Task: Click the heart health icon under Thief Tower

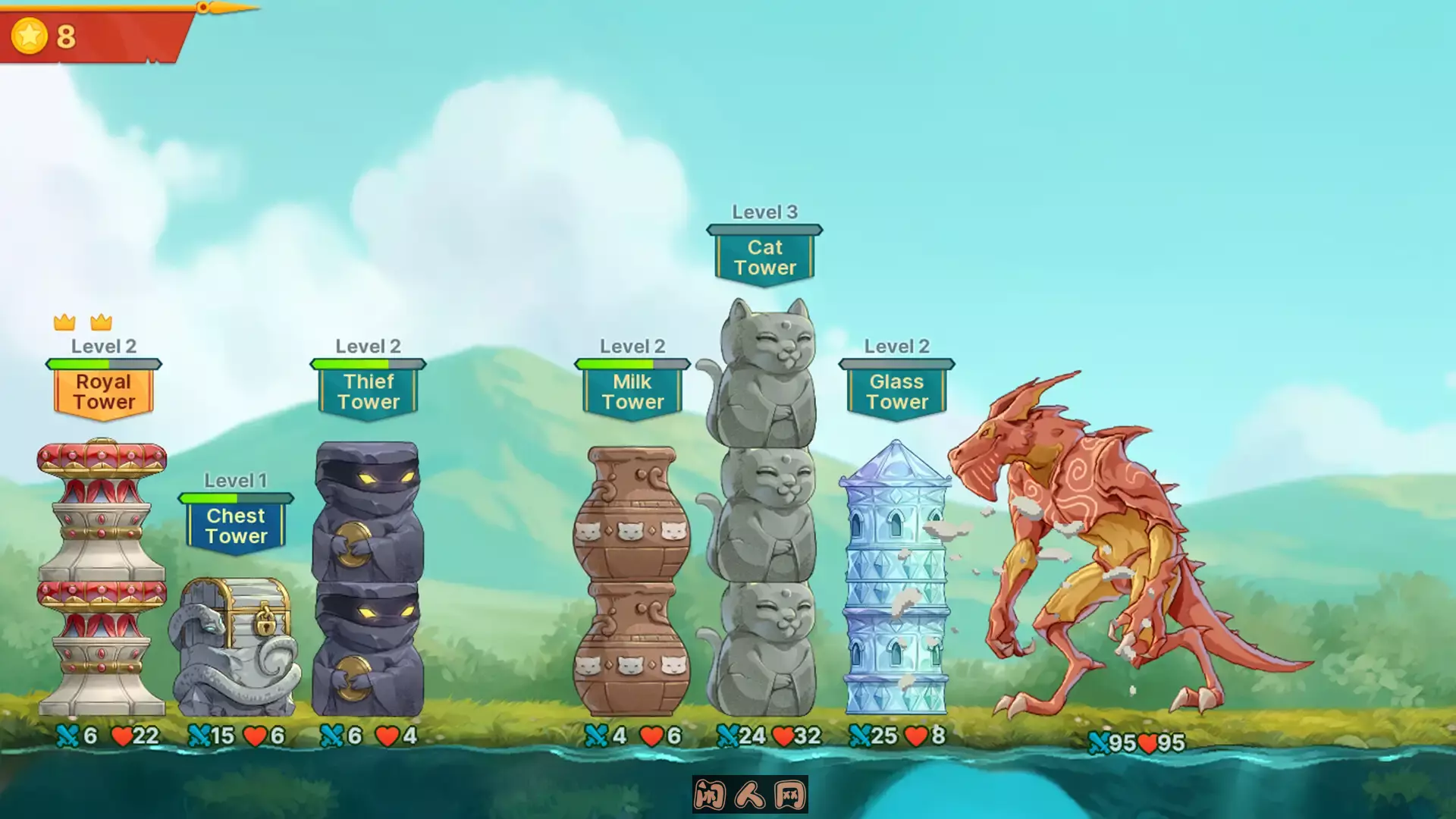Action: pos(385,734)
